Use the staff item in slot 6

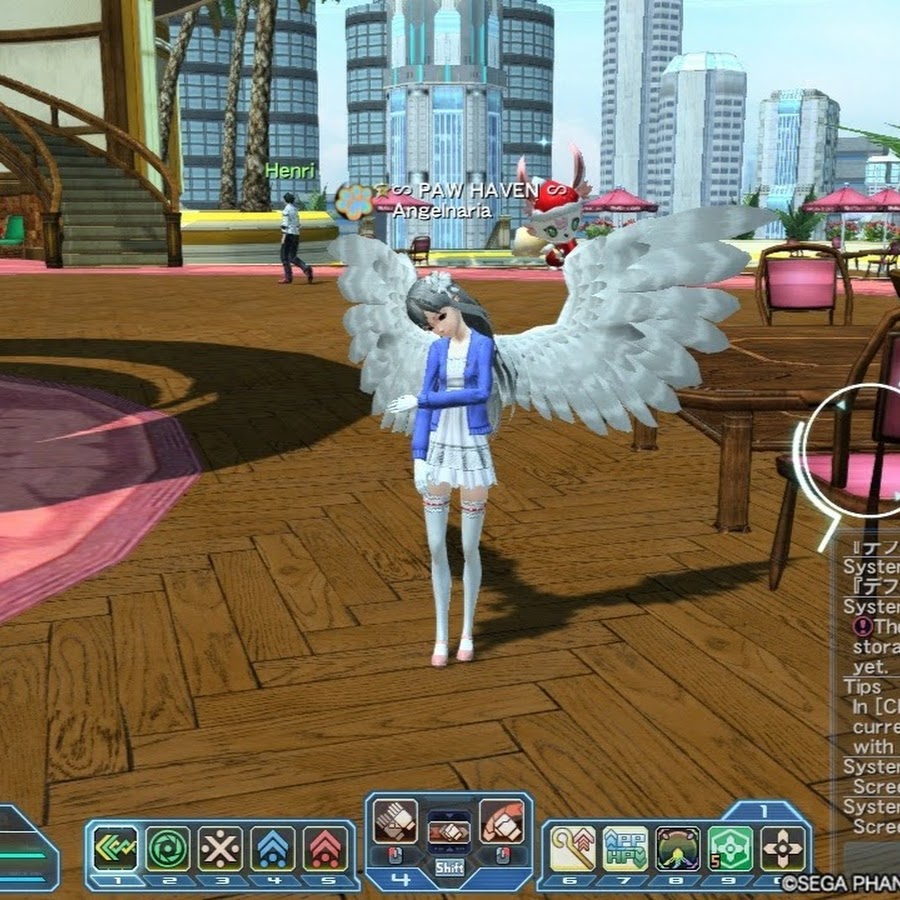point(573,849)
